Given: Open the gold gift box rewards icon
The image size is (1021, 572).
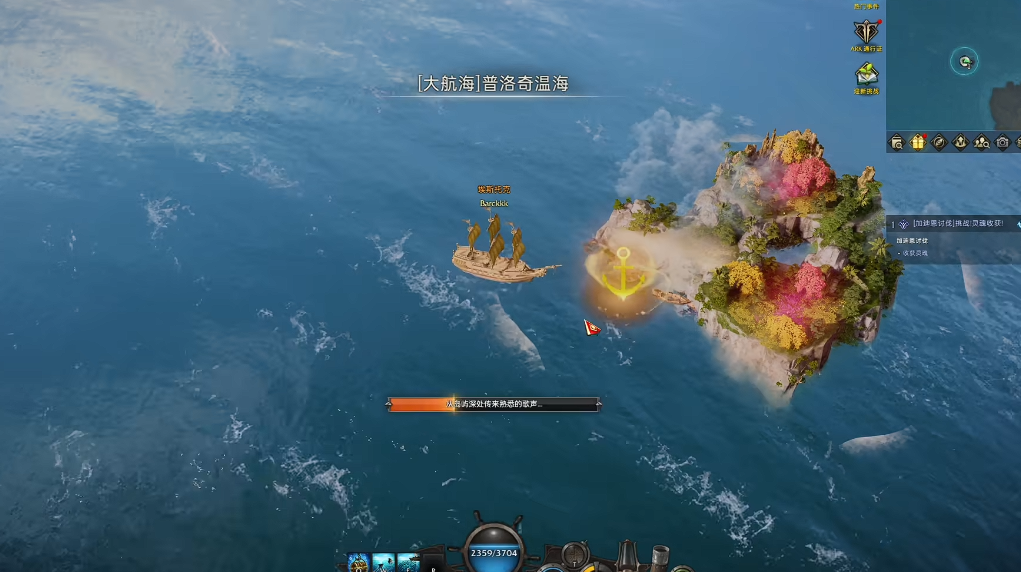Looking at the screenshot, I should tap(918, 142).
